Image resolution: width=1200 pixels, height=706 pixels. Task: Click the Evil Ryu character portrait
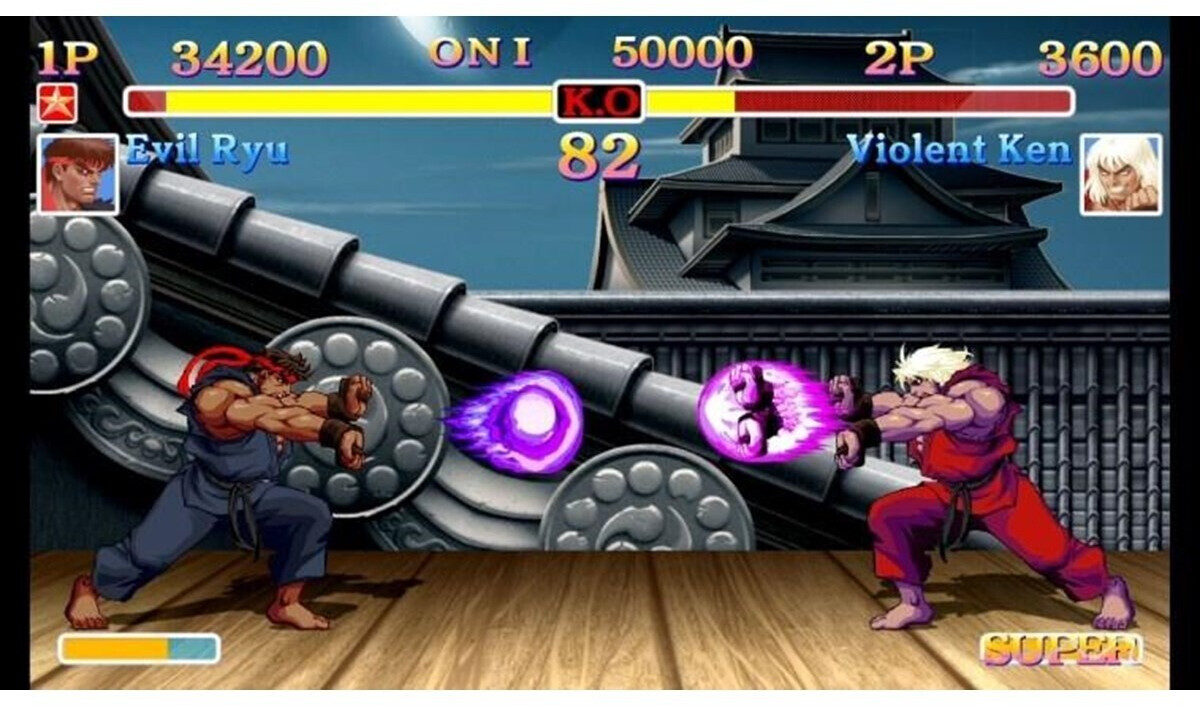[77, 174]
